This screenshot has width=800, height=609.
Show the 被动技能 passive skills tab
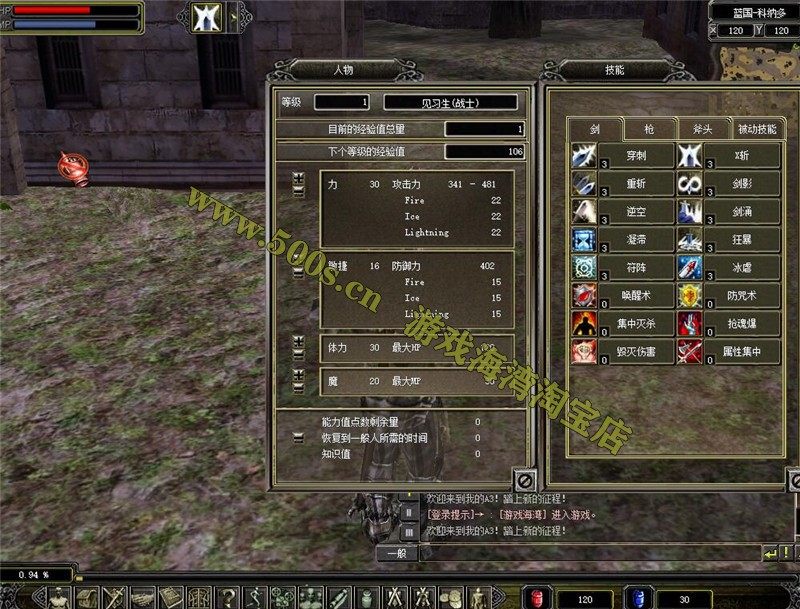tap(756, 129)
